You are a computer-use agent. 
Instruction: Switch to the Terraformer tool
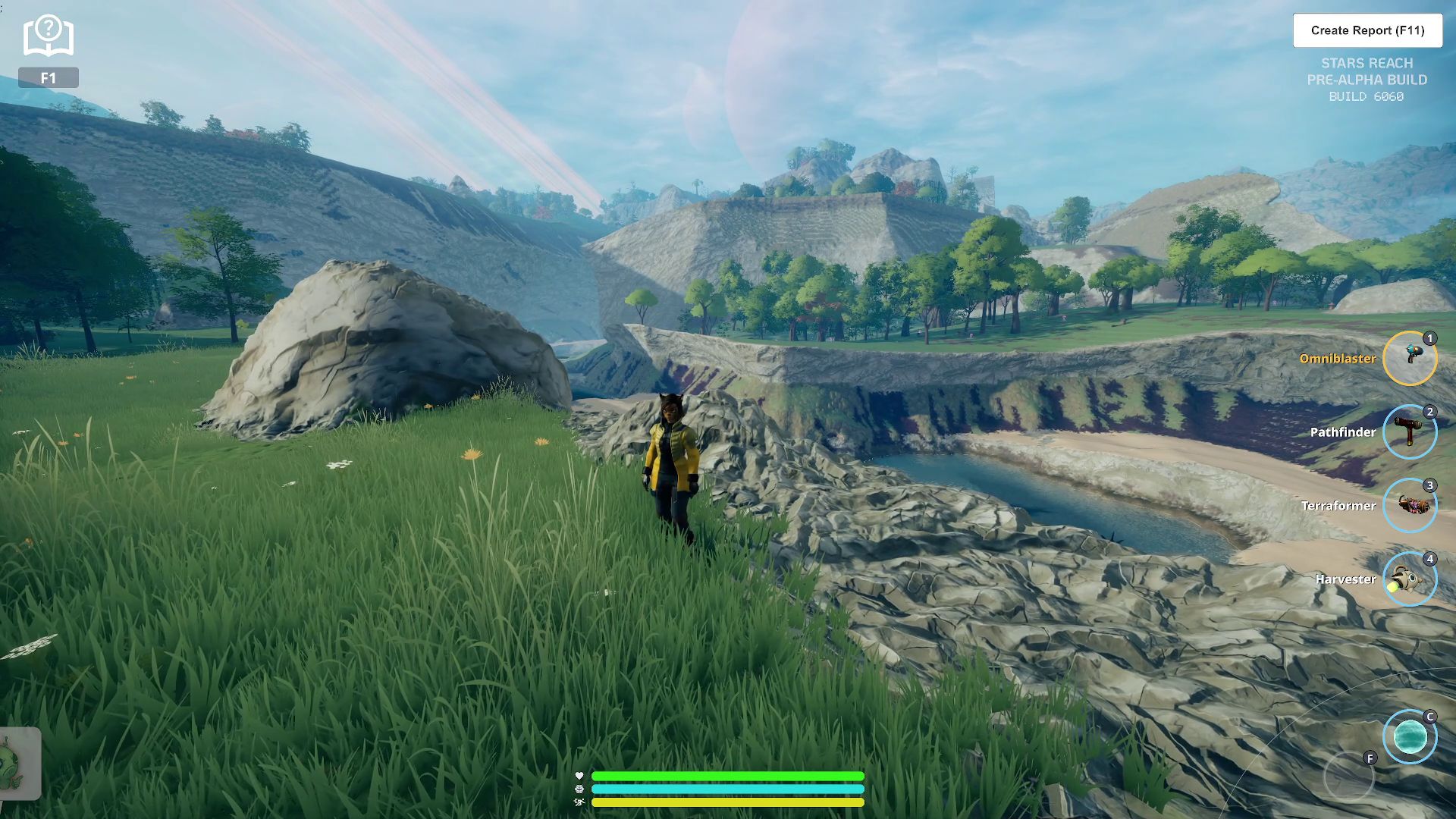1409,505
